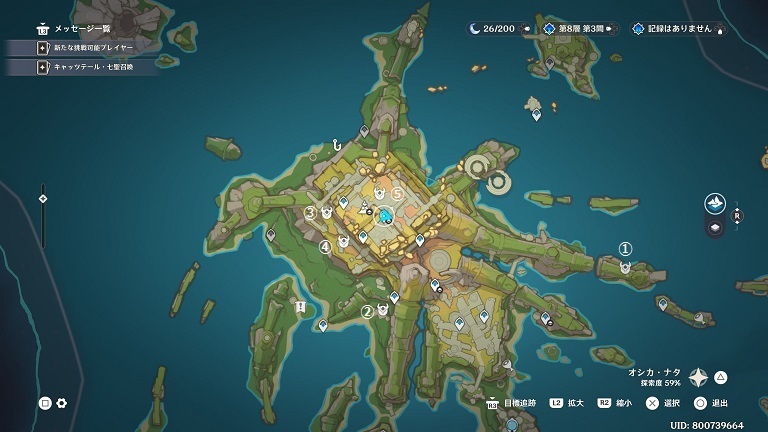Pick the numbered marker 4 on the map
Image resolution: width=768 pixels, height=432 pixels.
click(x=325, y=246)
